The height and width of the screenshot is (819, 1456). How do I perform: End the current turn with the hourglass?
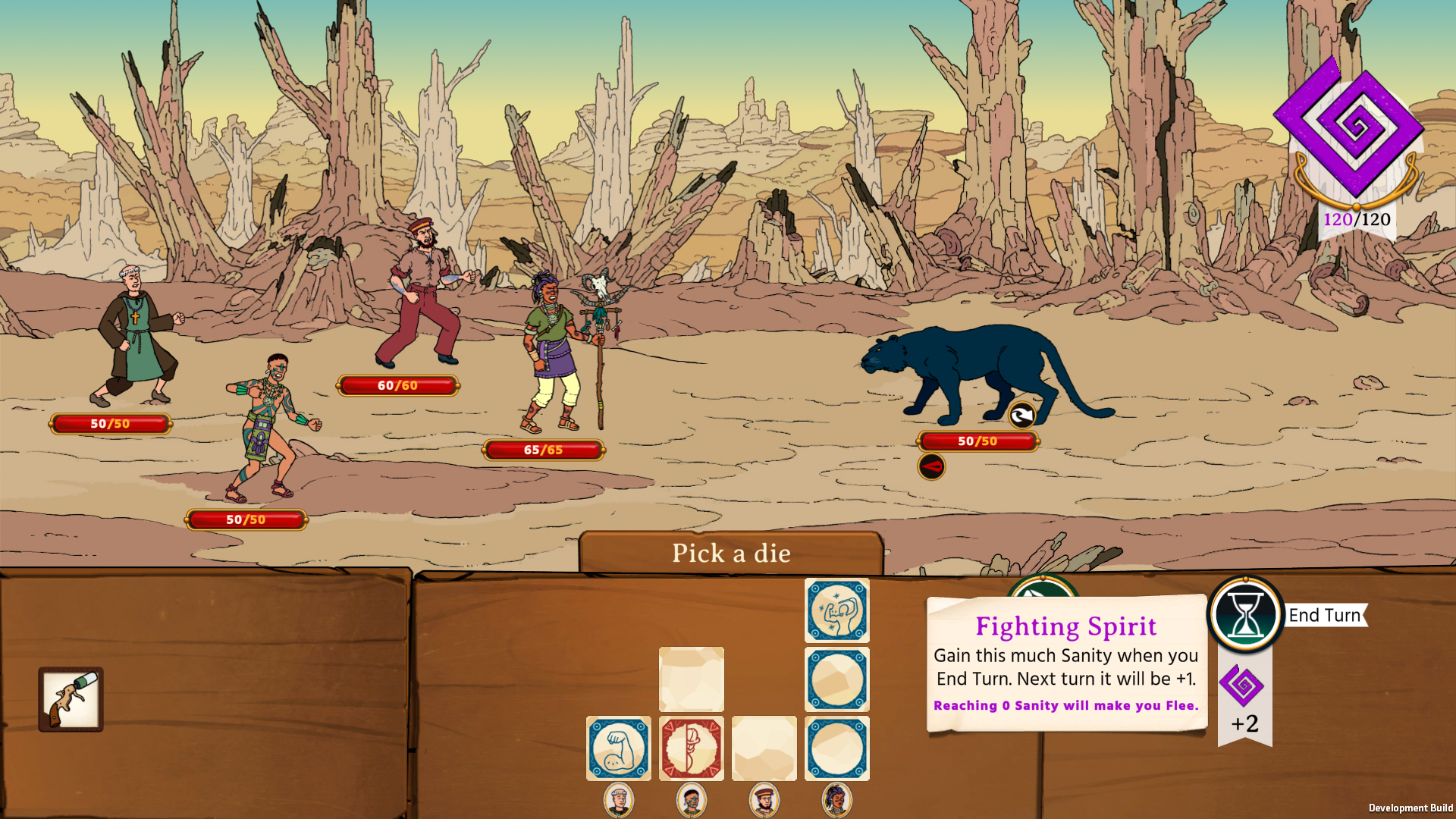click(x=1244, y=615)
